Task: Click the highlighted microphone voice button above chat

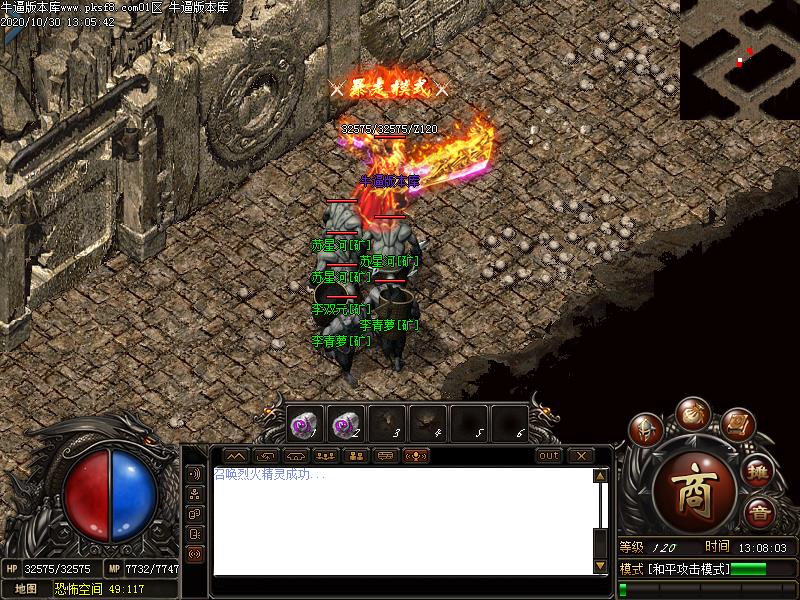Action: click(416, 456)
